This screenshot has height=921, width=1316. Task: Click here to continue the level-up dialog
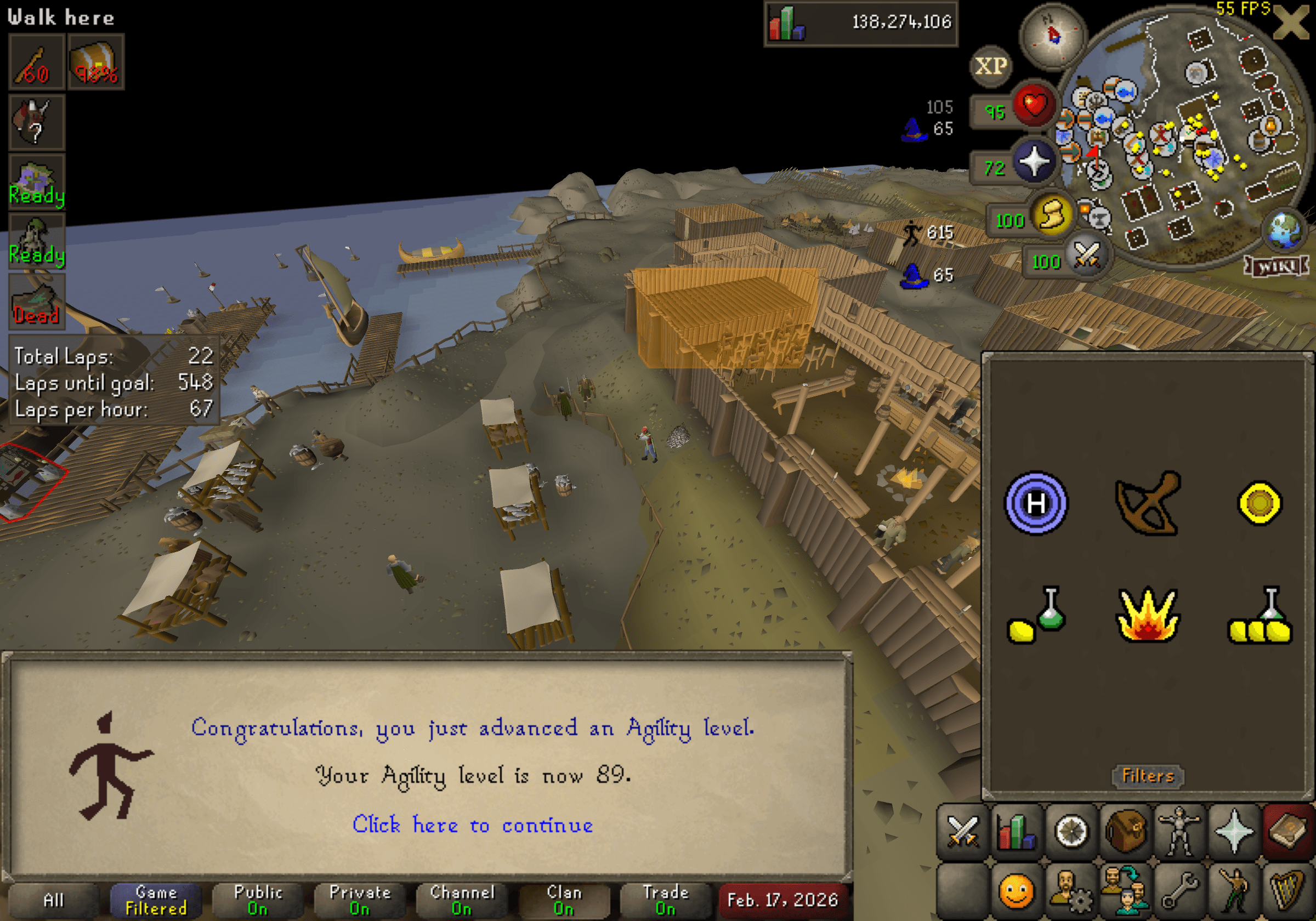(474, 825)
